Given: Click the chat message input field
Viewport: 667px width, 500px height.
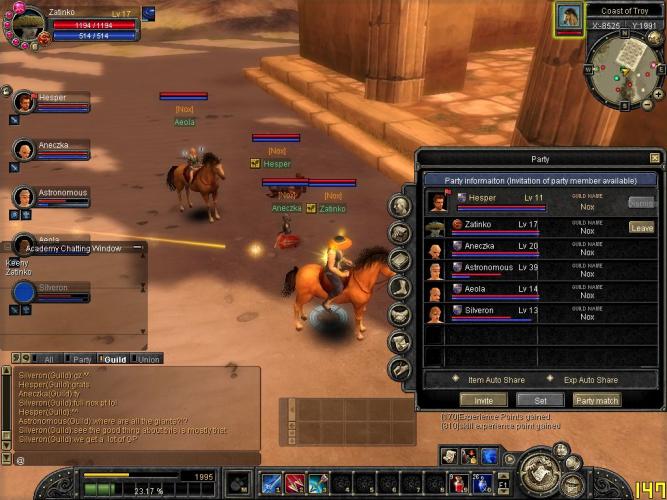Looking at the screenshot, I should pyautogui.click(x=130, y=459).
